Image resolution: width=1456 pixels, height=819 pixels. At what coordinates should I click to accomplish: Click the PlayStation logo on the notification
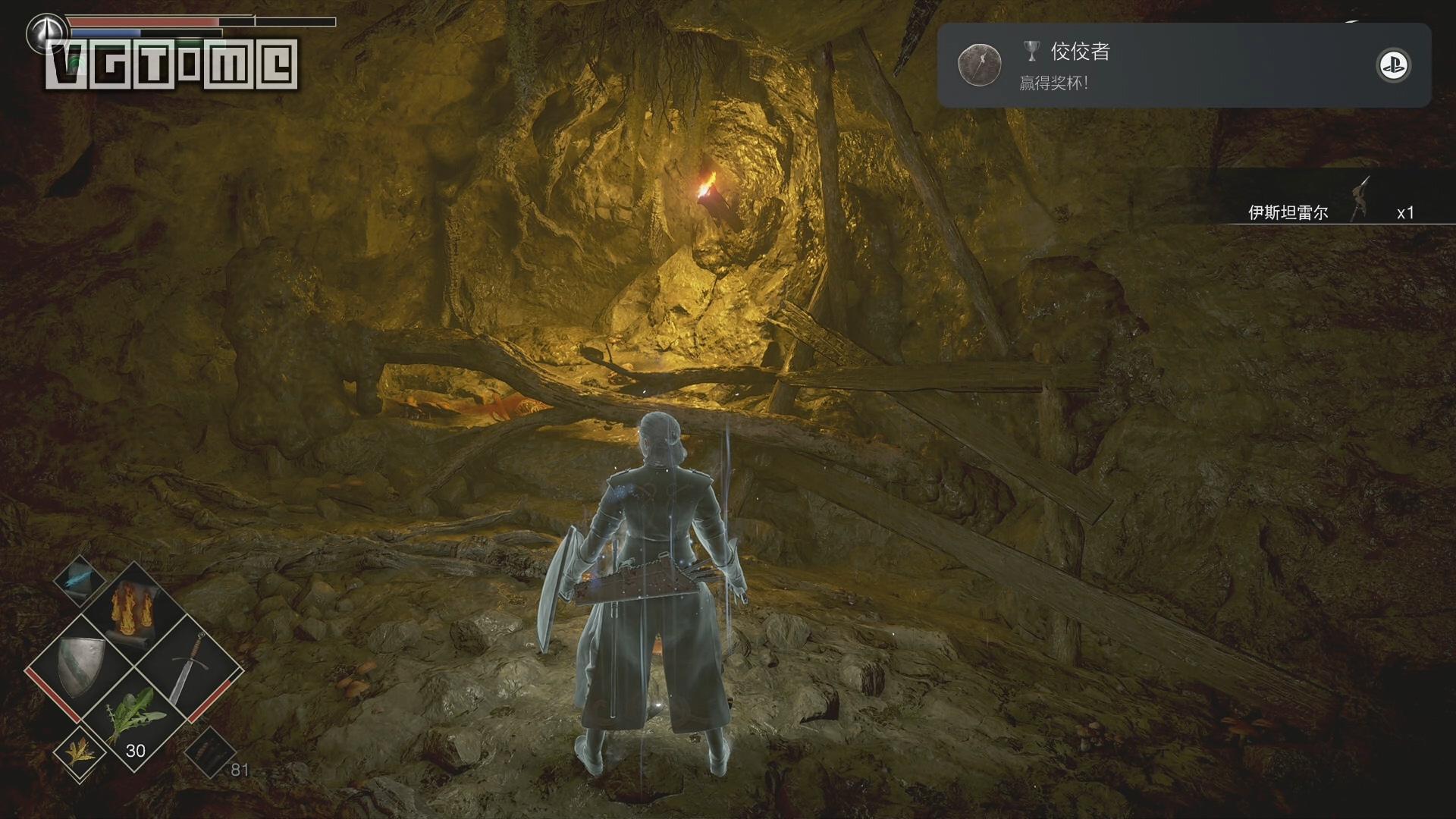point(1392,66)
